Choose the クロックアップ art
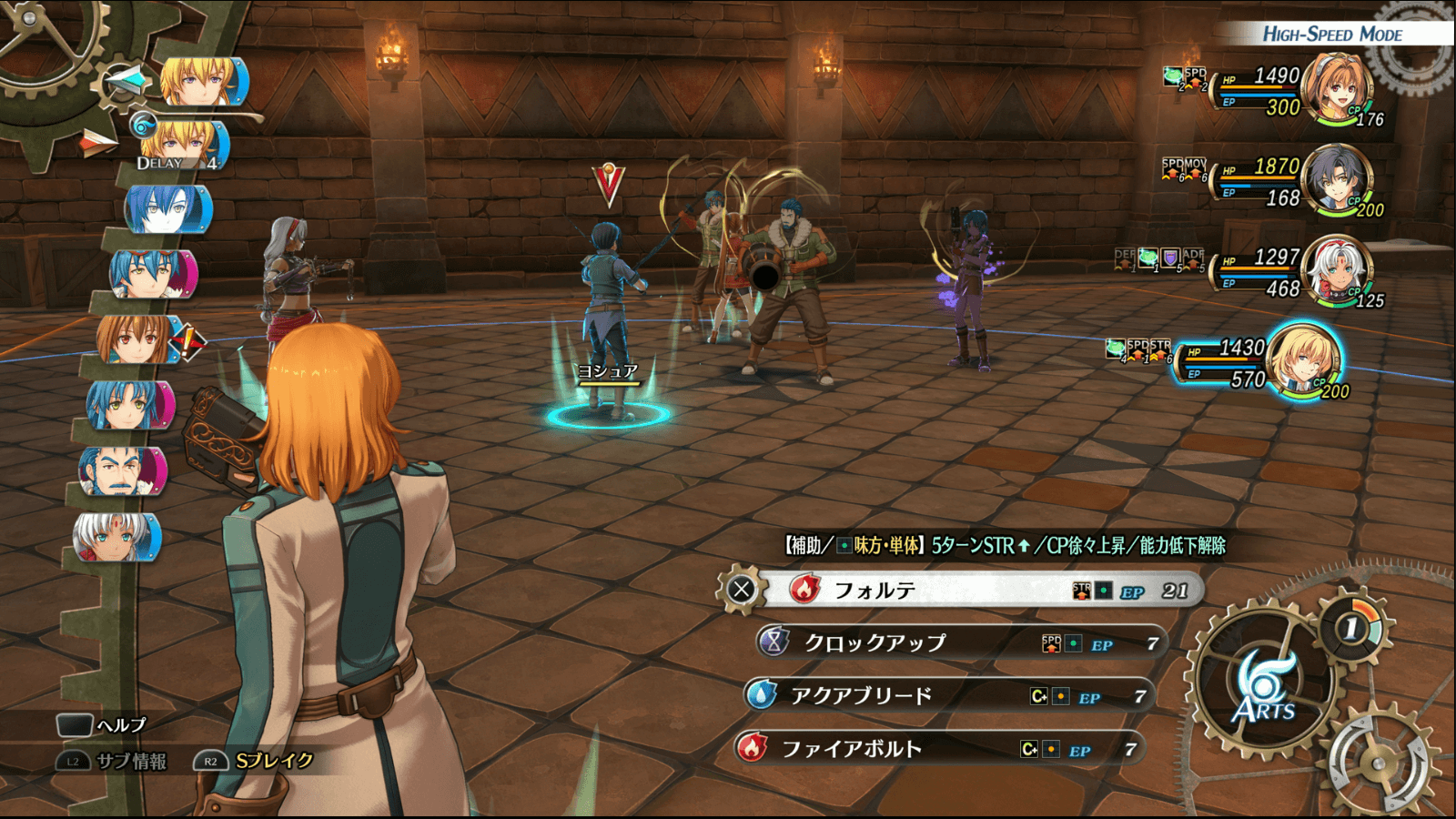The height and width of the screenshot is (819, 1456). point(960,643)
